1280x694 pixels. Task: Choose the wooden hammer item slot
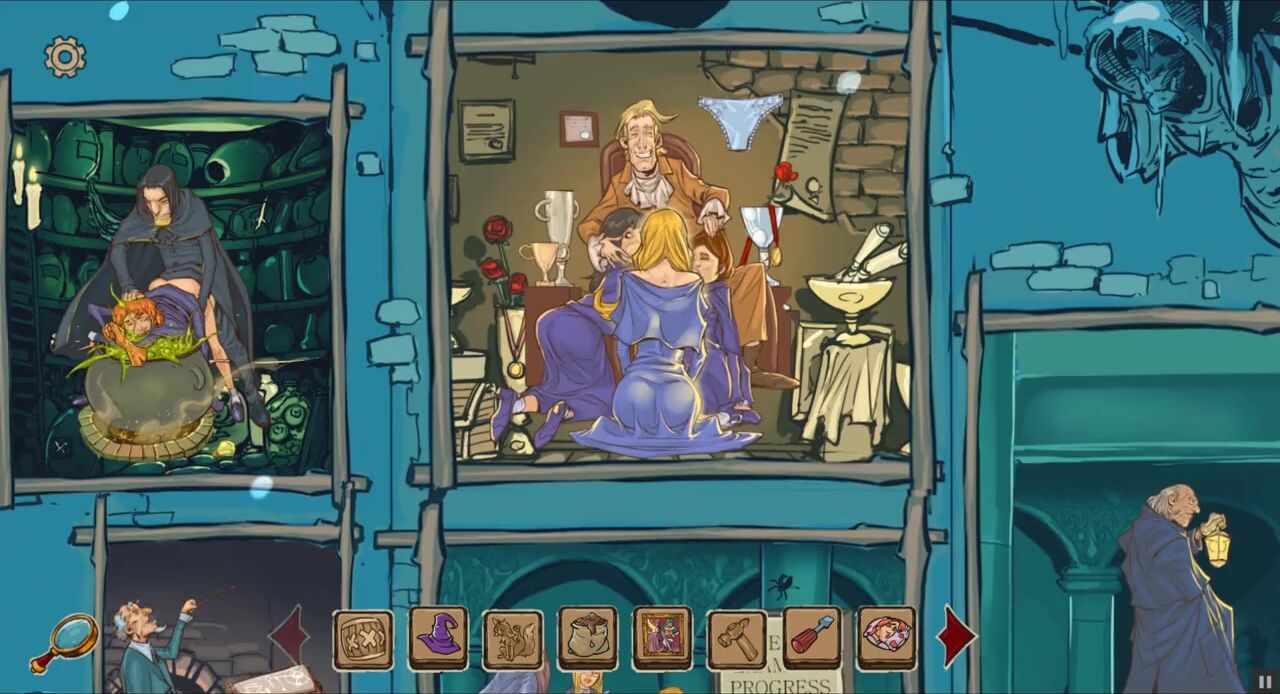pos(737,639)
